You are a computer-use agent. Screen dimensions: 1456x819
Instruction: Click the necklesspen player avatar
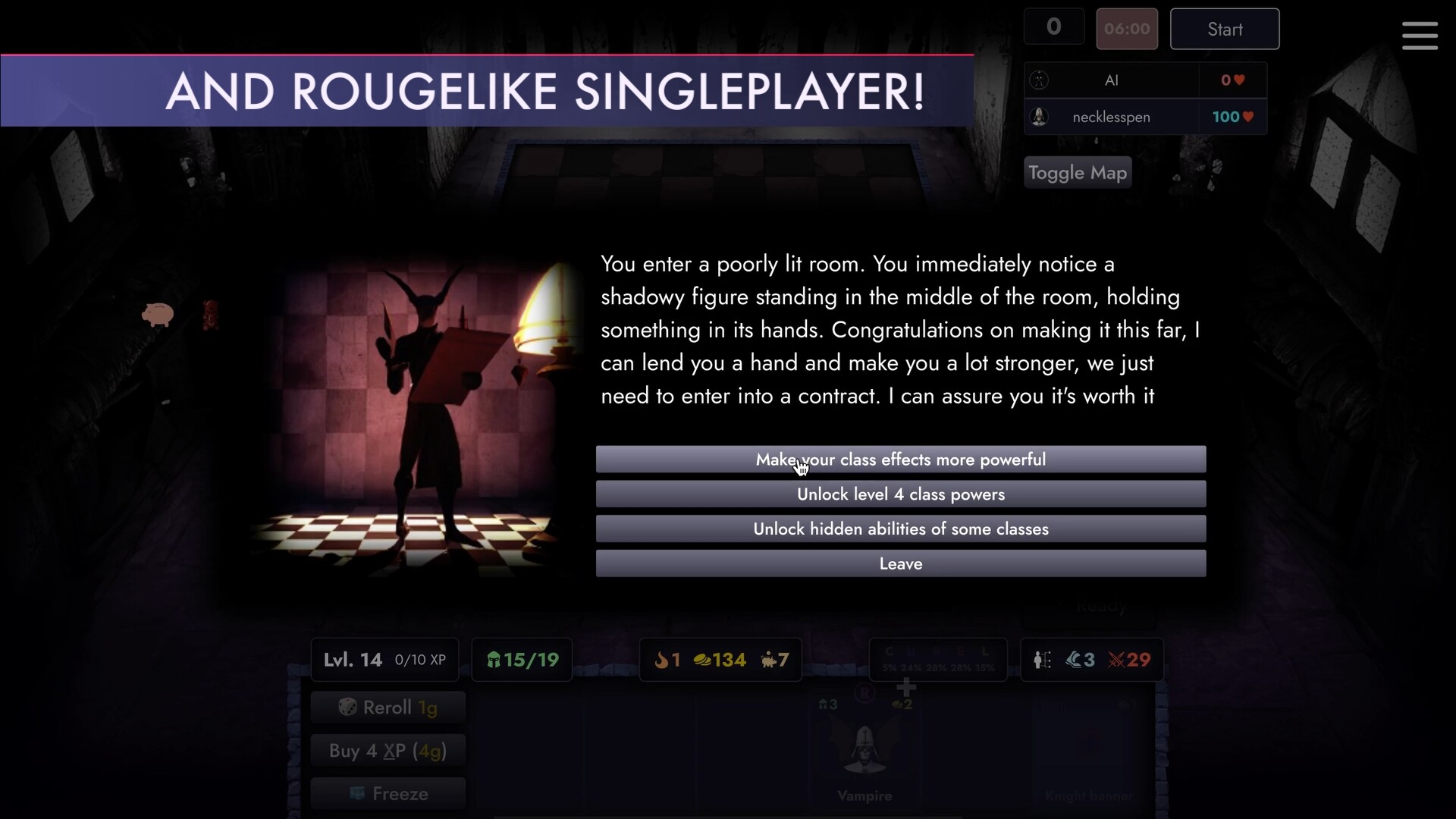click(1039, 117)
